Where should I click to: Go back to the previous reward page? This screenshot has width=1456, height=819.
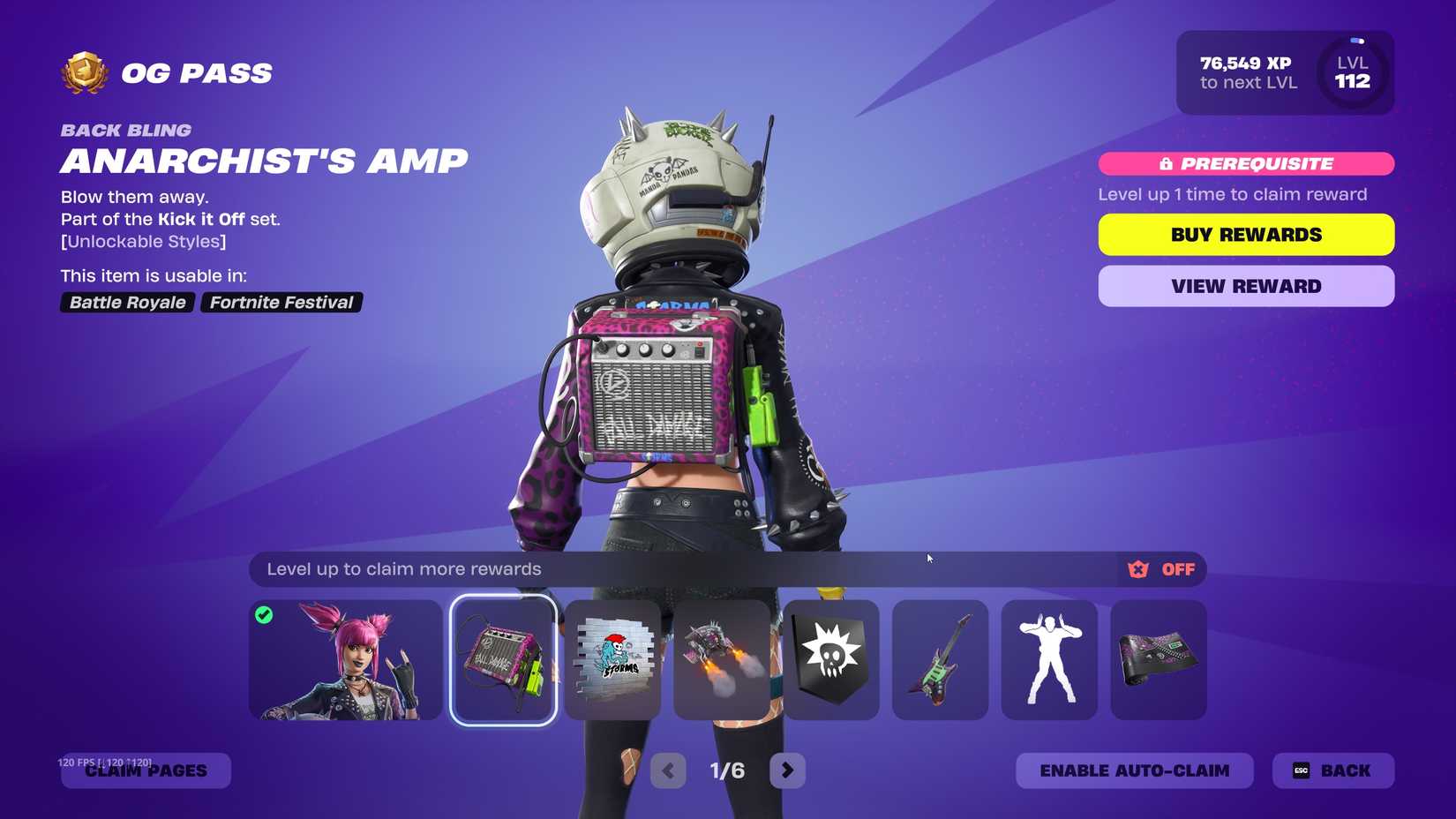pos(668,770)
